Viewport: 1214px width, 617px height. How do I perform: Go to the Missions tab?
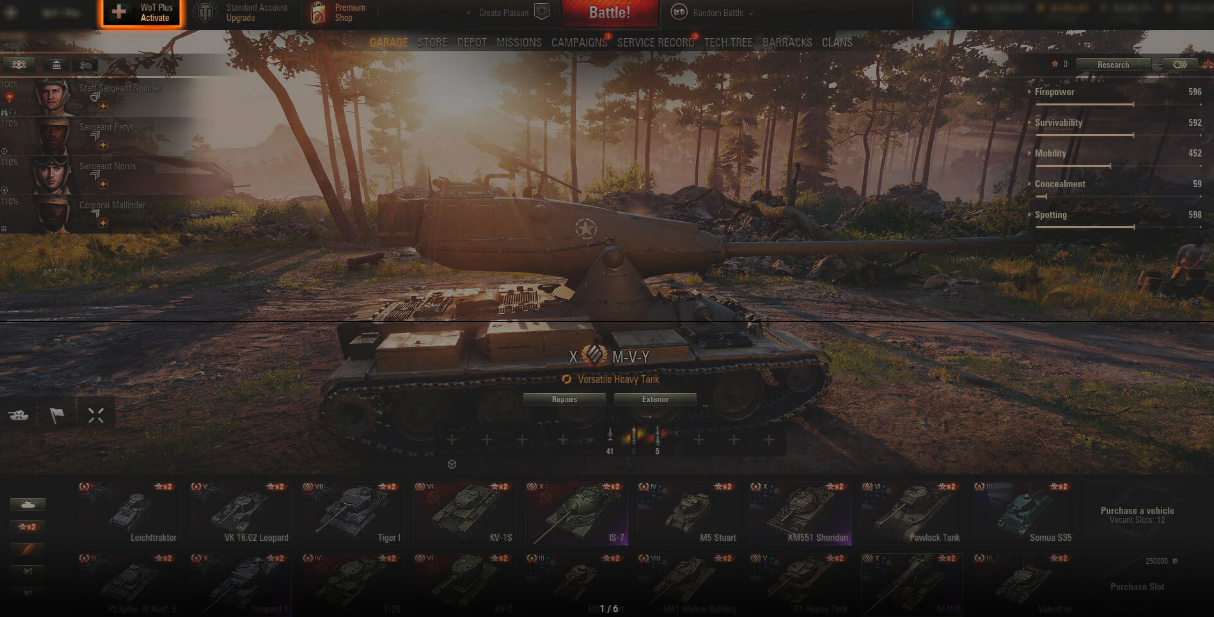(x=519, y=43)
